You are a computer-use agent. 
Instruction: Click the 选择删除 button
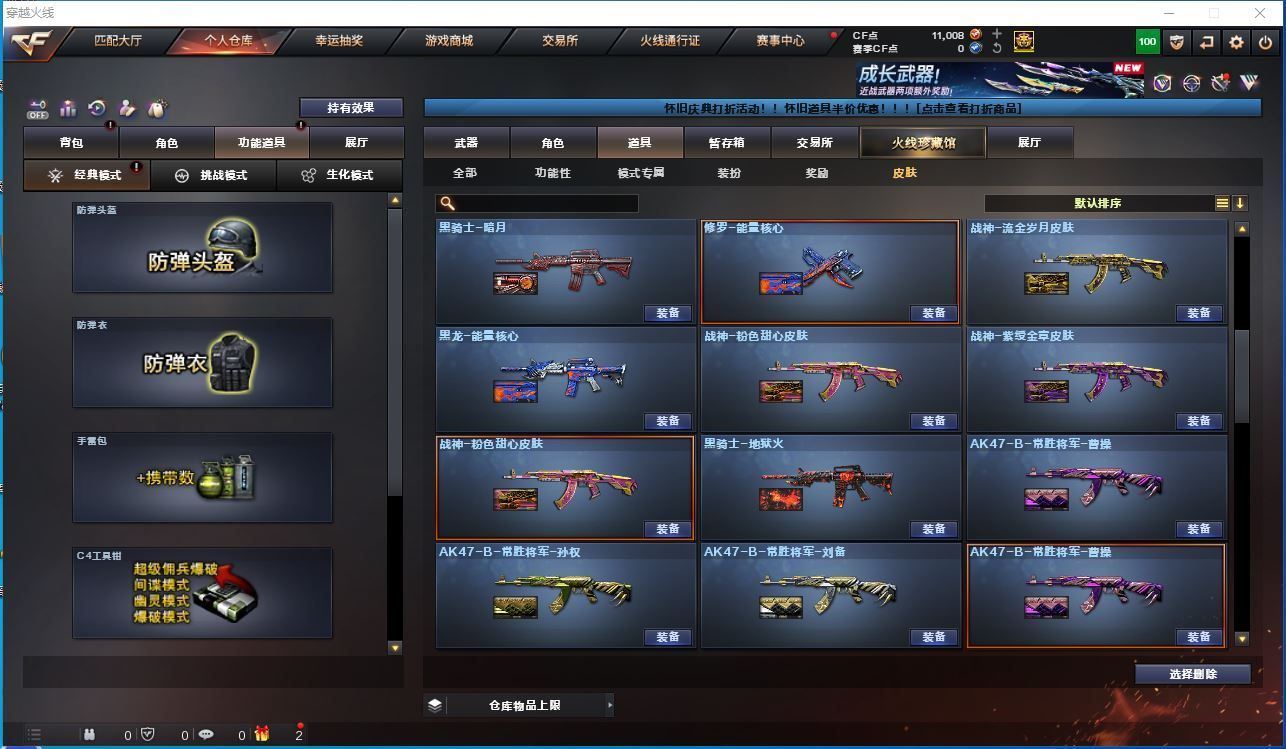pos(1193,674)
